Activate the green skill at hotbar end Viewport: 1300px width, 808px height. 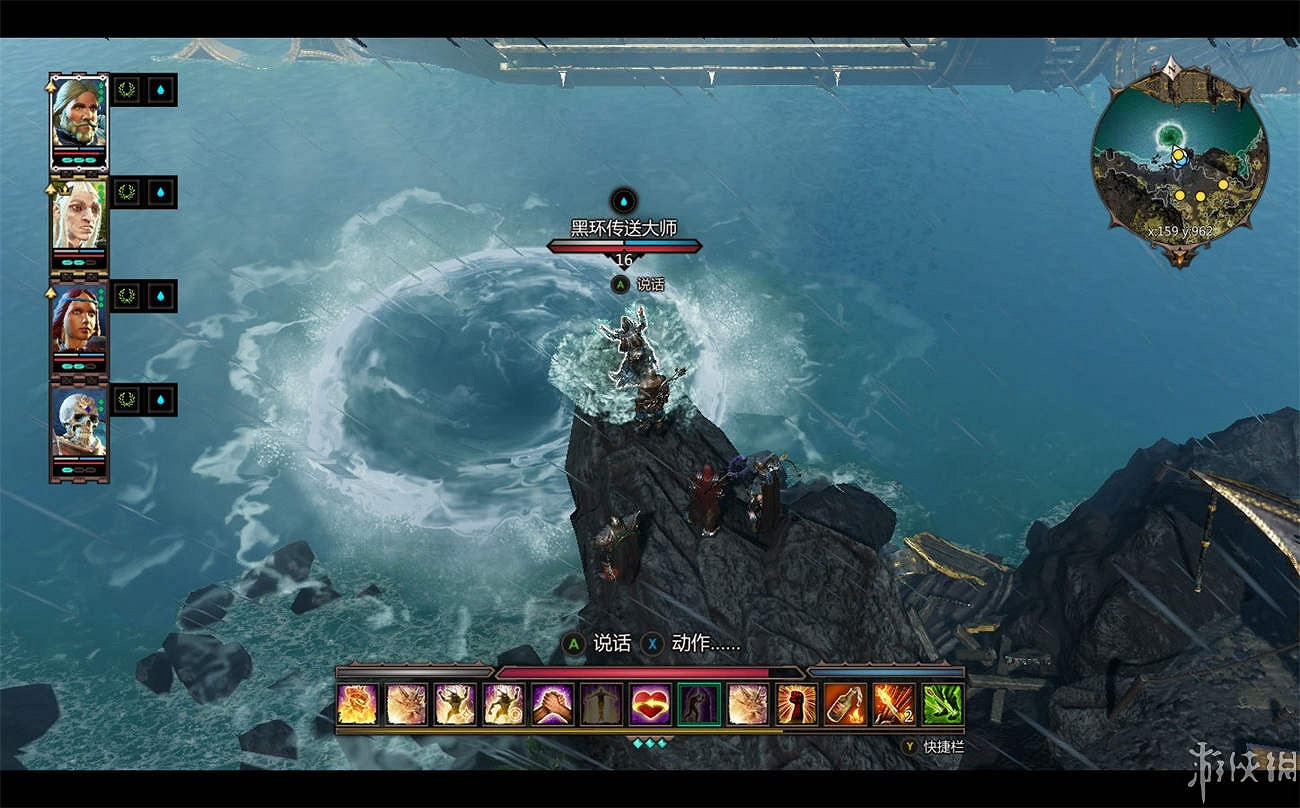click(x=942, y=704)
